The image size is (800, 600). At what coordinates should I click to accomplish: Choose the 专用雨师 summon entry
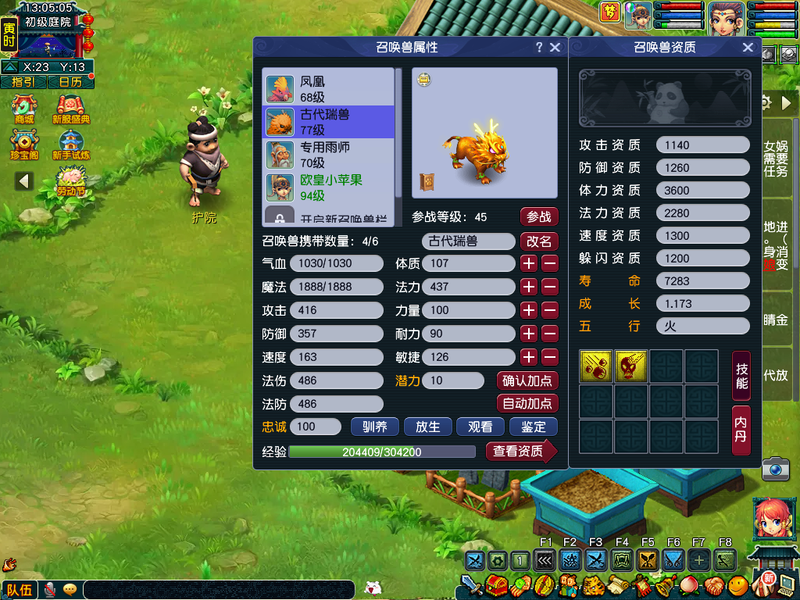point(330,154)
